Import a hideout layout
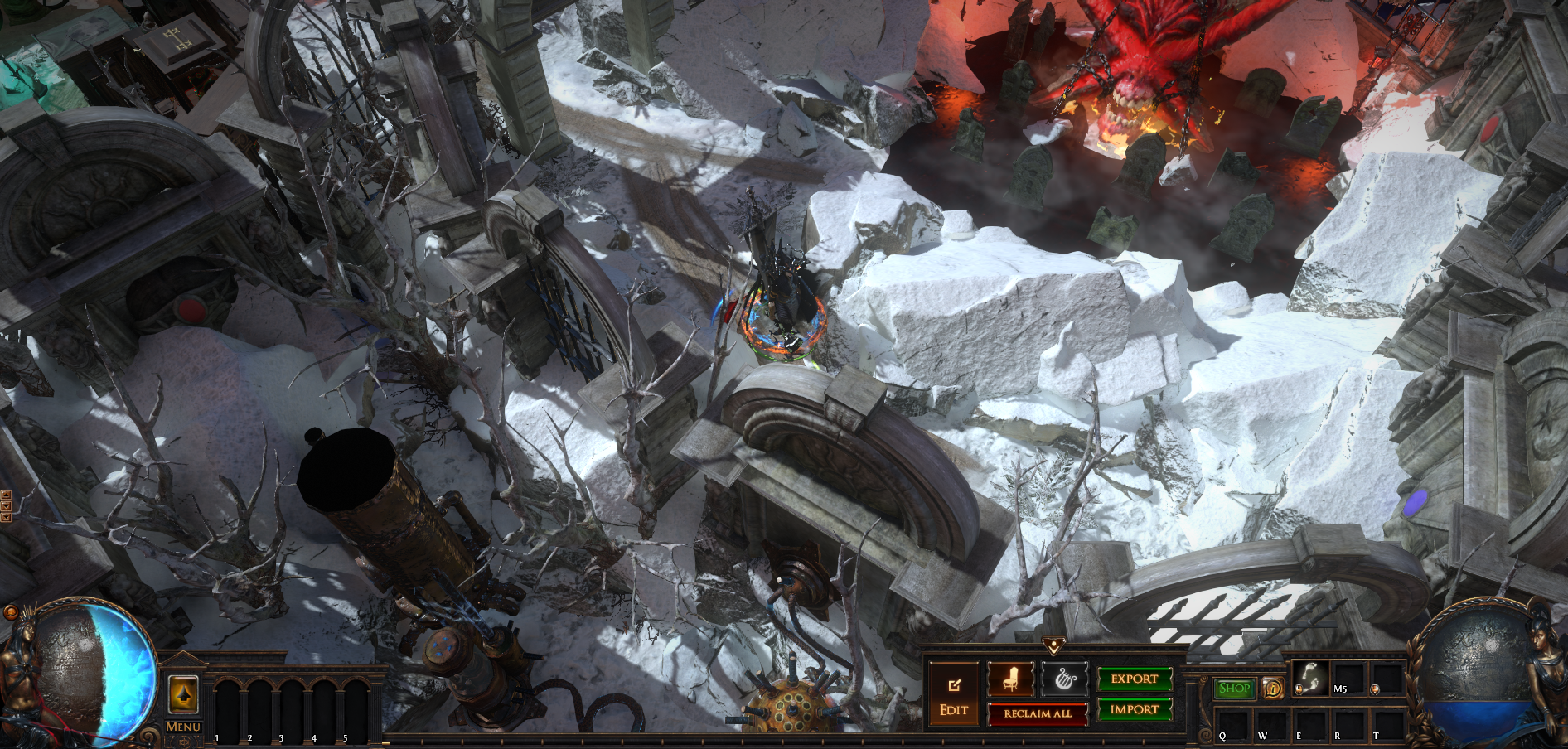Viewport: 1568px width, 749px height. tap(1135, 709)
